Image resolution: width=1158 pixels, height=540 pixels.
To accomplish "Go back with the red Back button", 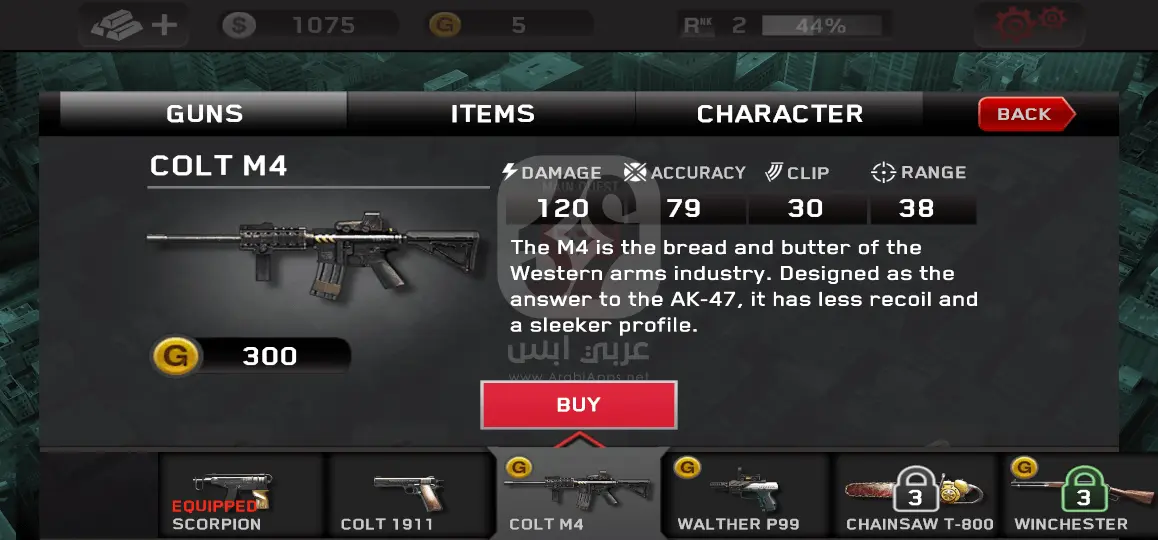I will click(1025, 114).
